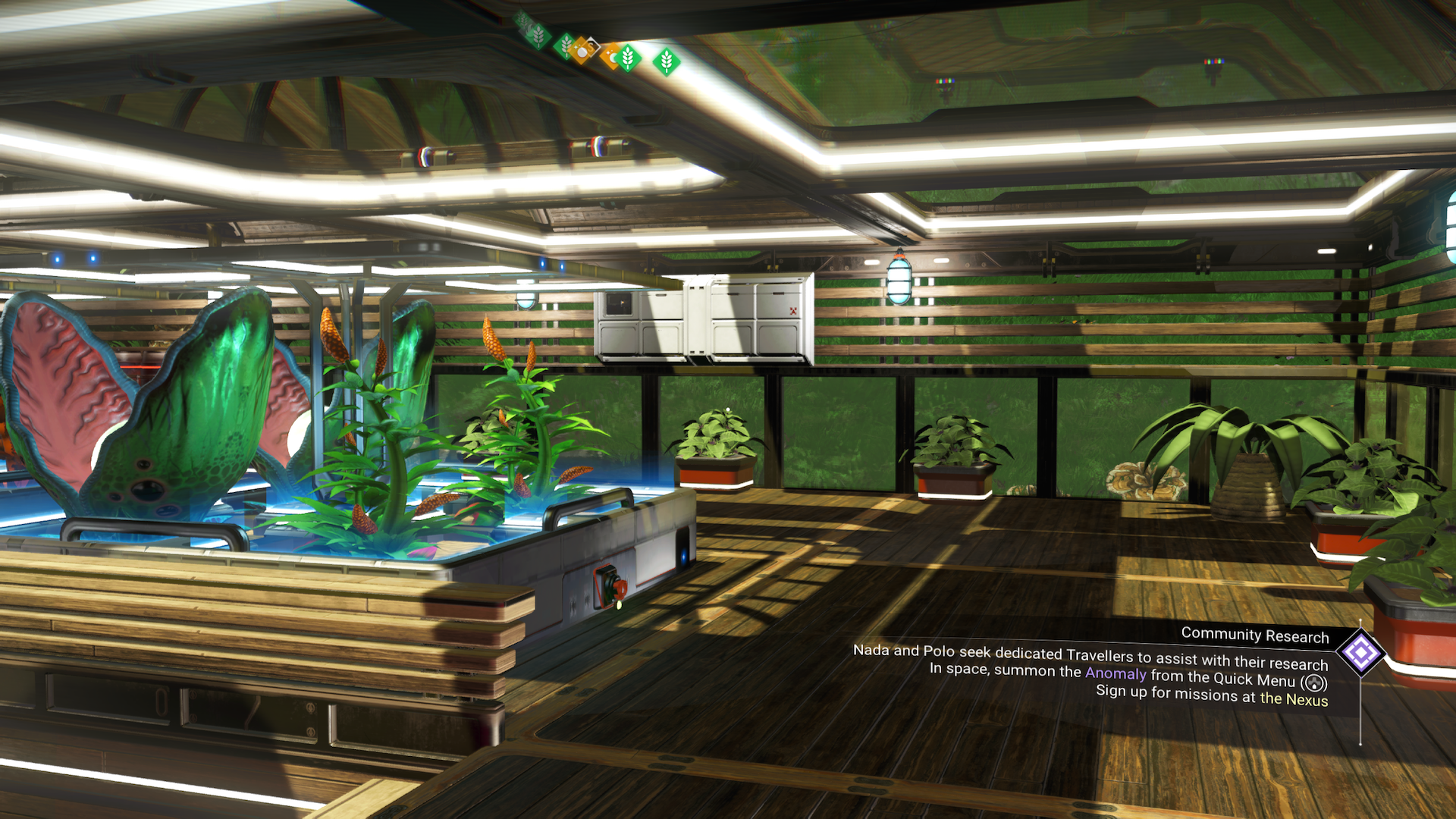1456x819 pixels.
Task: Select the second orange camera marker icon
Action: click(610, 55)
